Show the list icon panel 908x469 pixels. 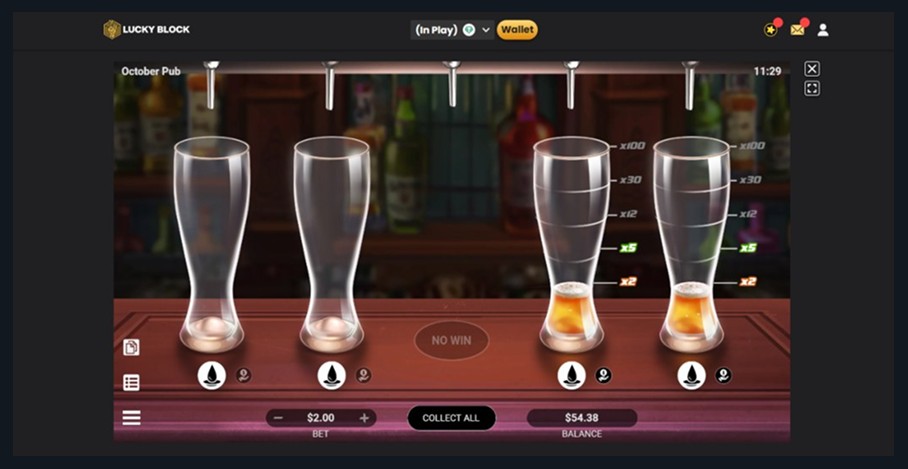(131, 382)
